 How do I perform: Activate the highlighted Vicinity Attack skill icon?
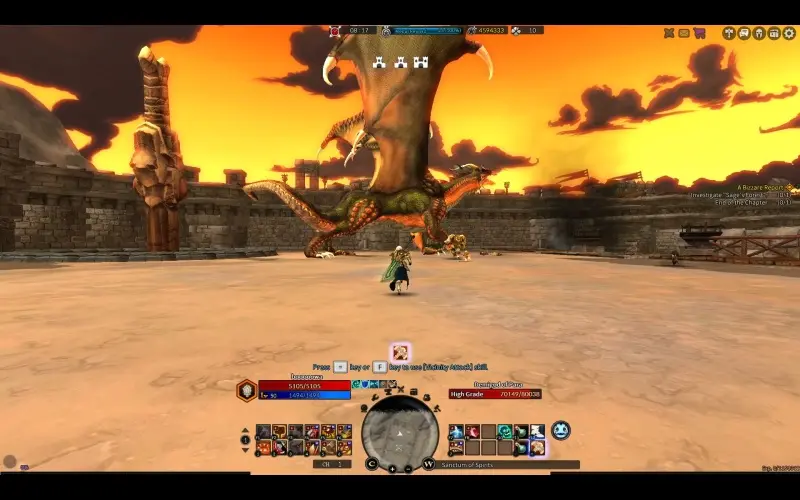click(400, 352)
